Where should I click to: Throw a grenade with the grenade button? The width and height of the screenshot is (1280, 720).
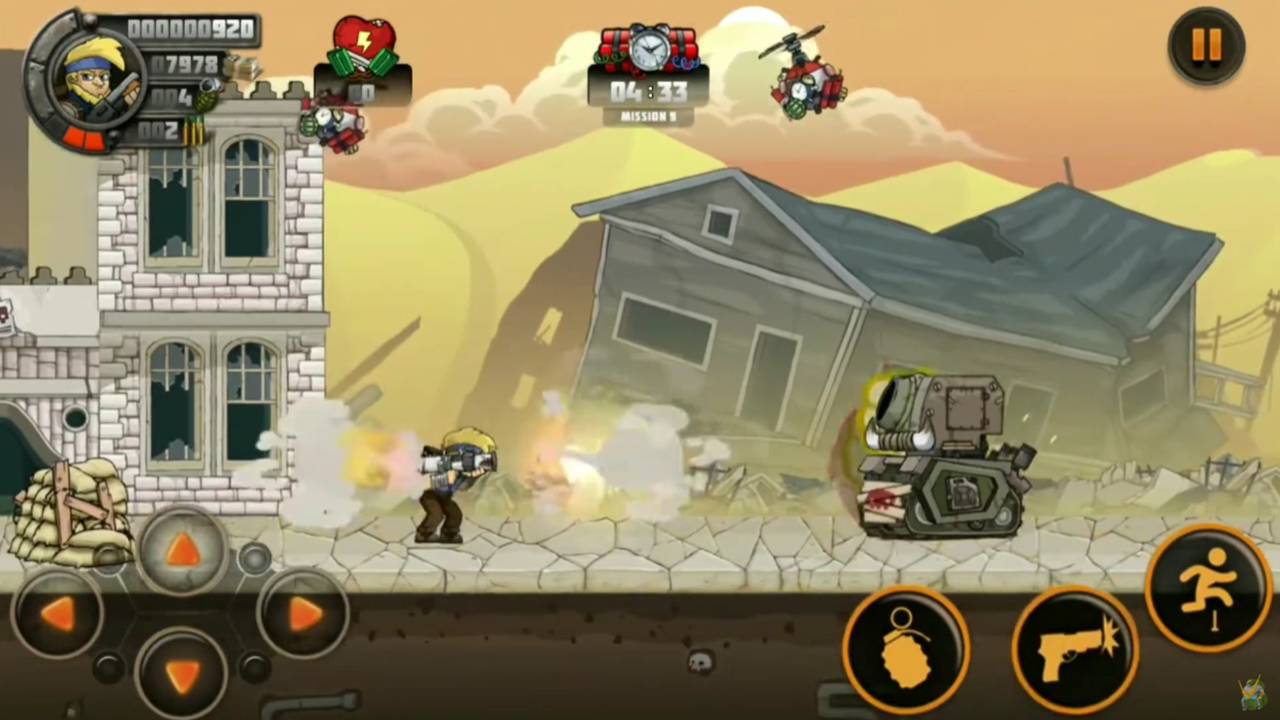point(906,648)
